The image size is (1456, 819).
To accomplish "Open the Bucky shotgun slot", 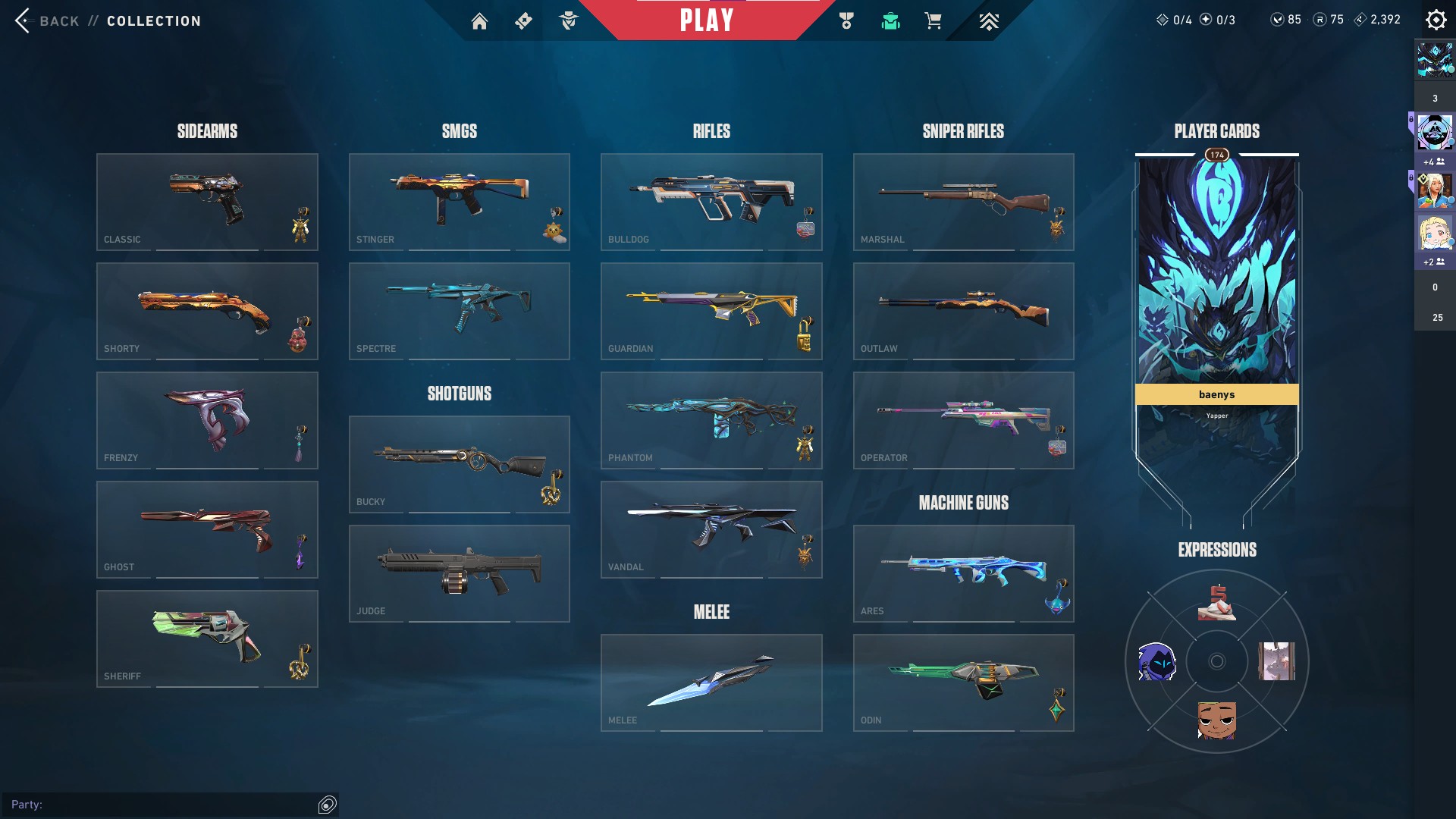I will (x=459, y=464).
